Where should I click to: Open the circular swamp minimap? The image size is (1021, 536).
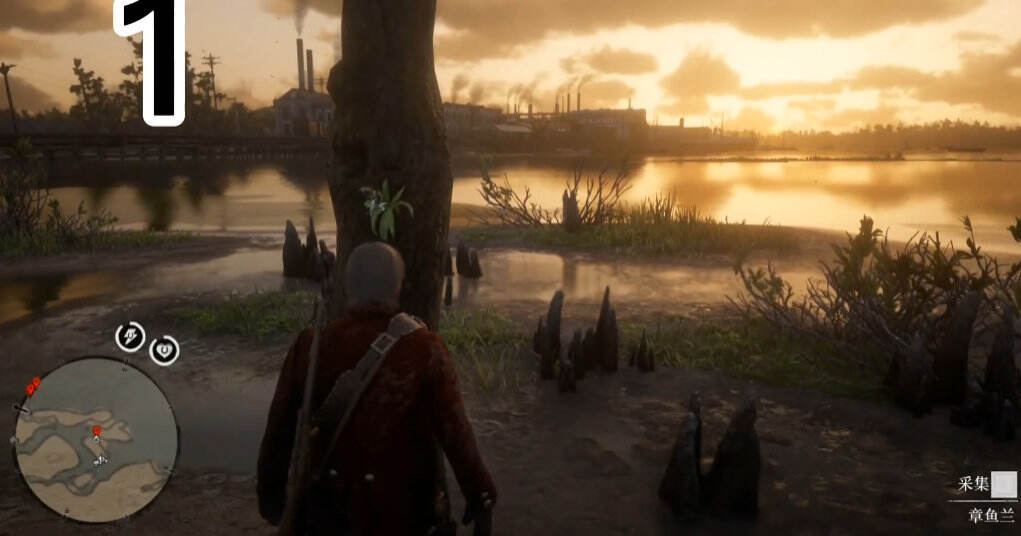pos(96,440)
